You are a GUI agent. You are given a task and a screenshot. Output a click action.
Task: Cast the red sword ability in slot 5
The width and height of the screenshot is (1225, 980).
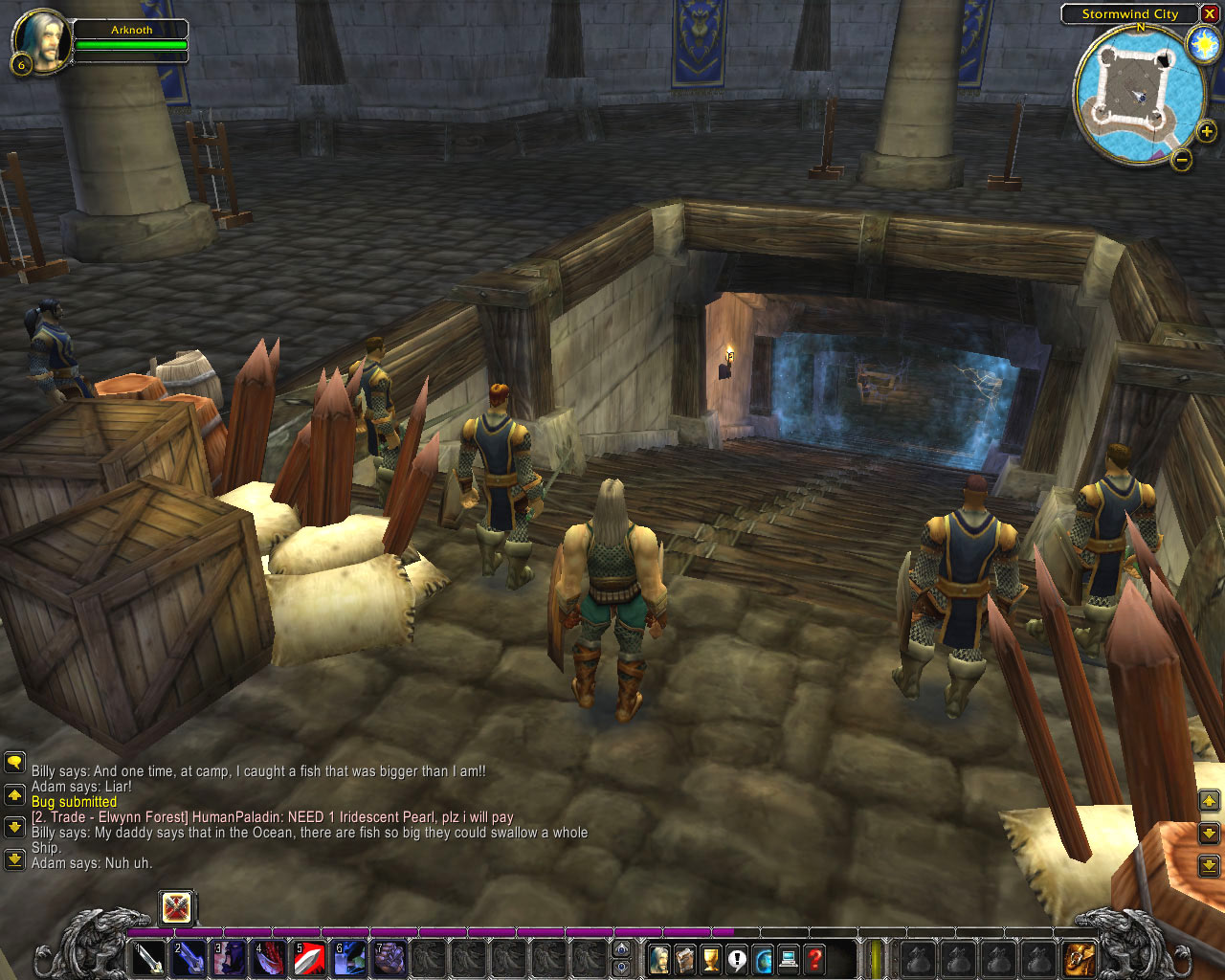[306, 958]
